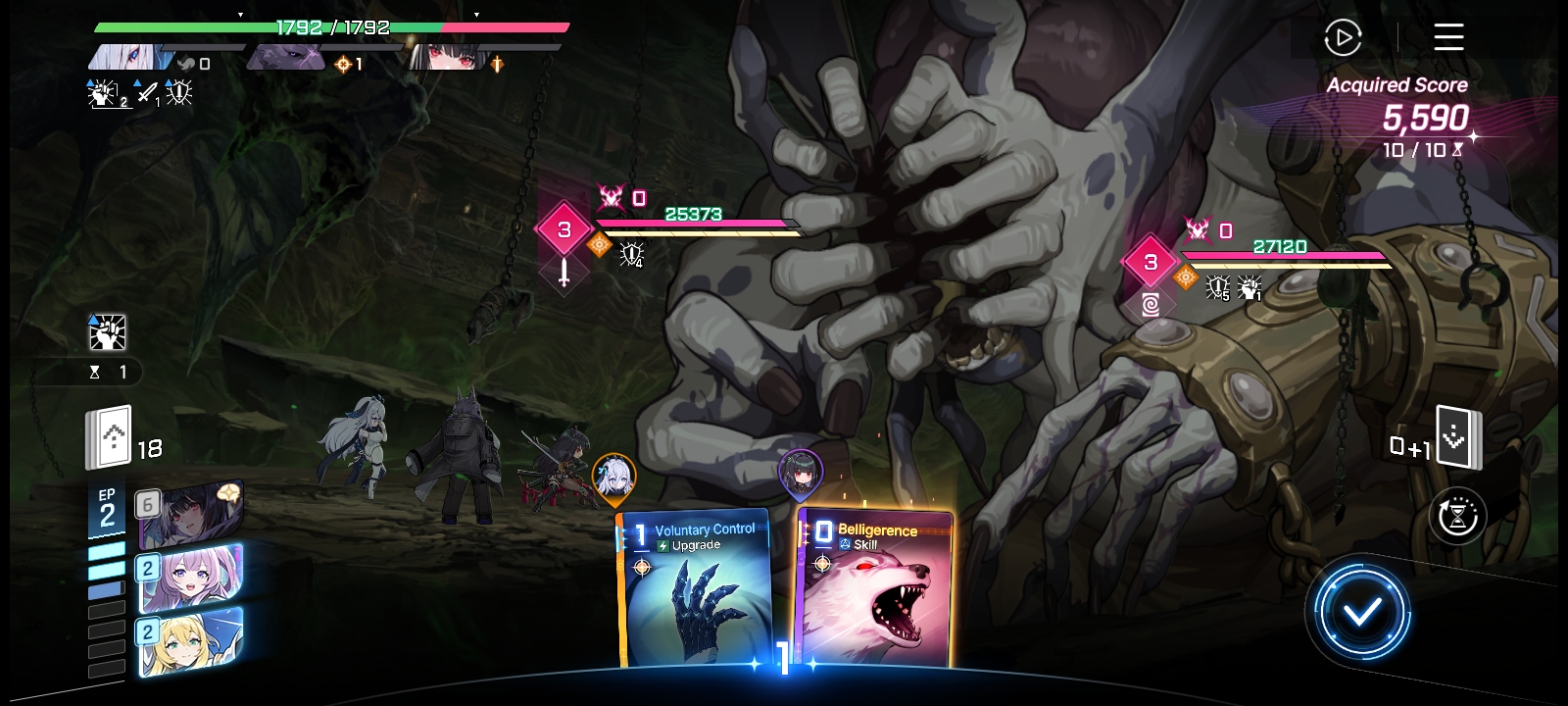Tap the hourglass history button
This screenshot has height=706, width=1568.
tap(1457, 516)
